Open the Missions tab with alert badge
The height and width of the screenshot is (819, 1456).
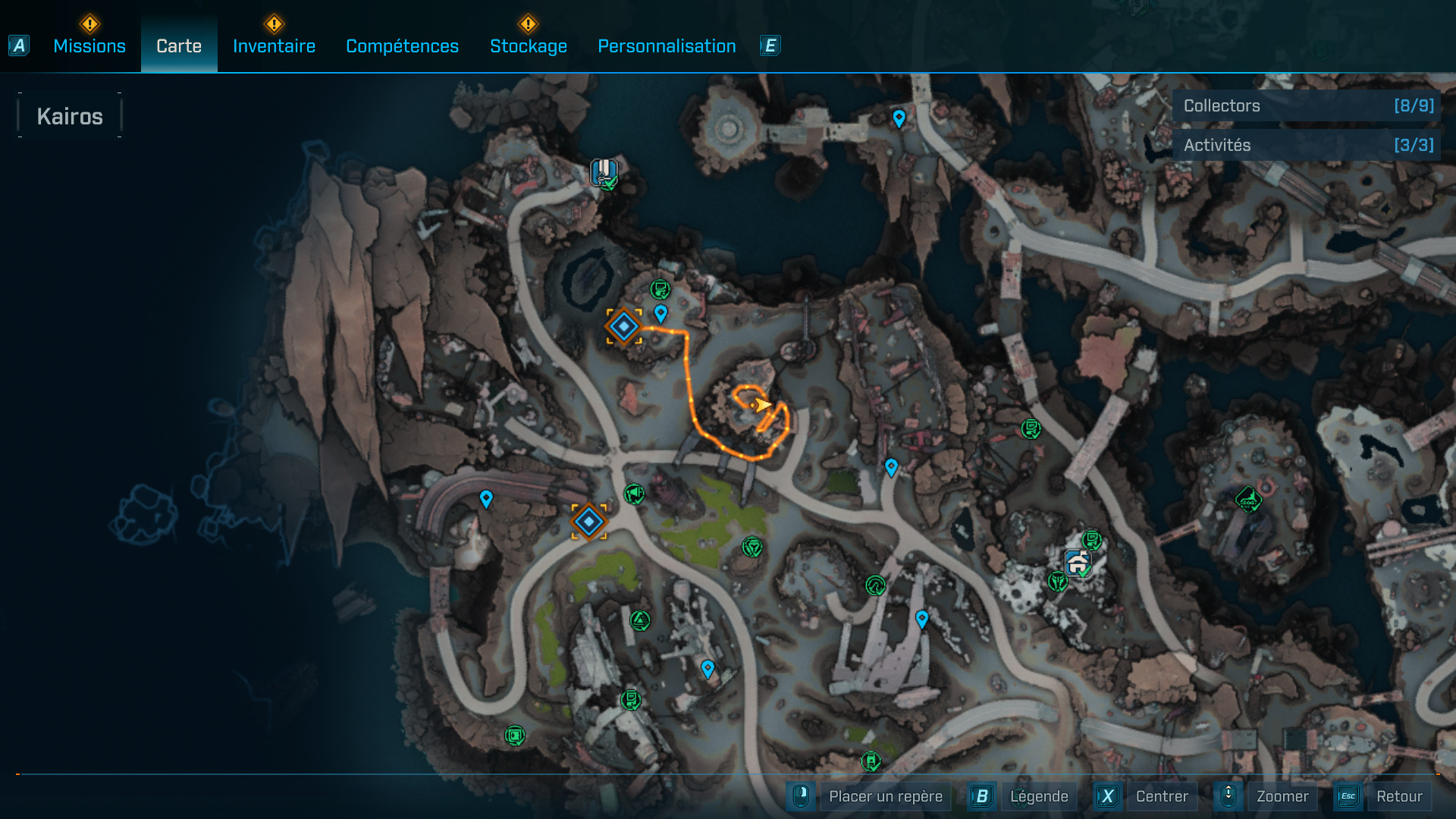(89, 45)
